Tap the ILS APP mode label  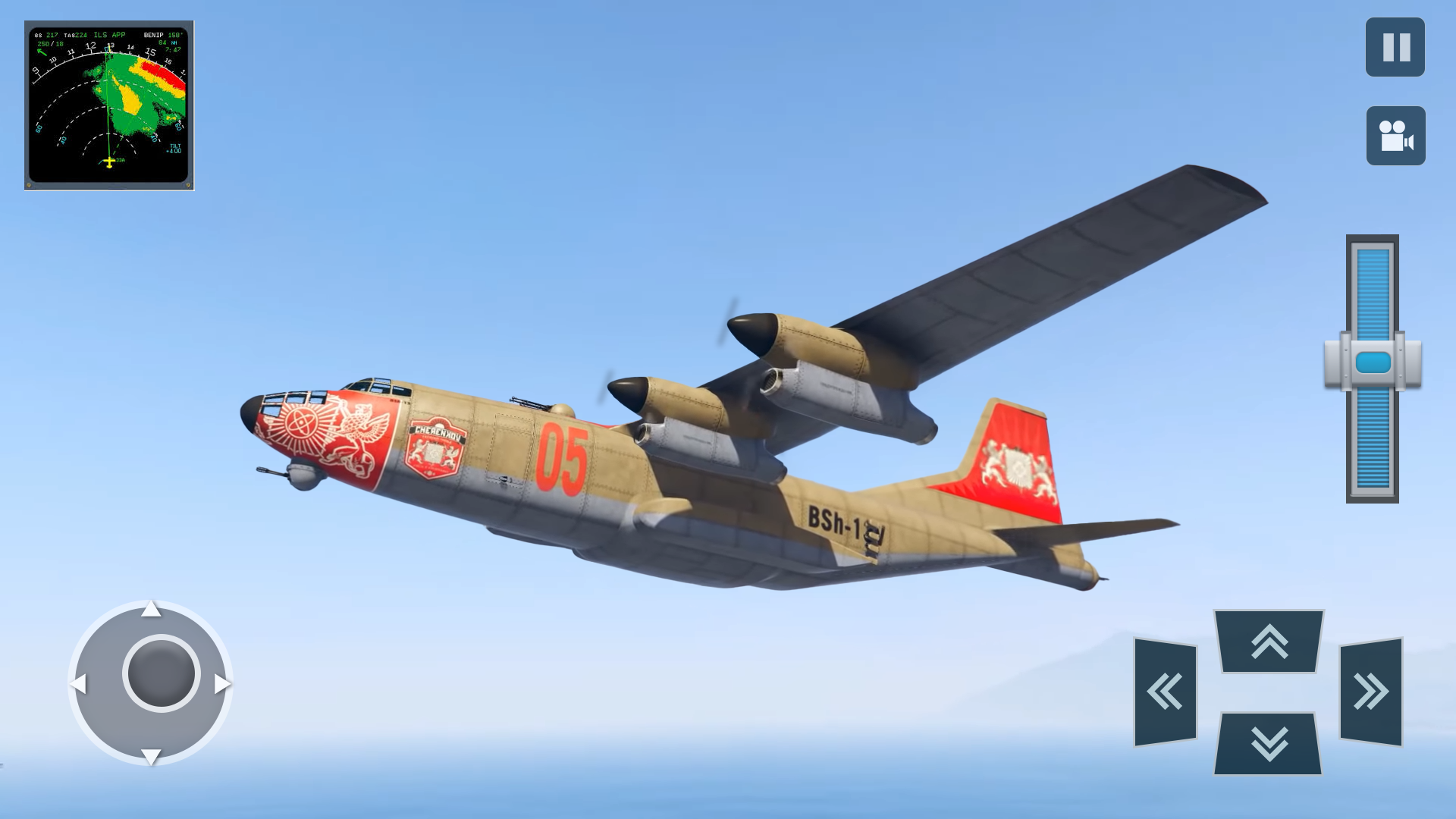(x=111, y=34)
